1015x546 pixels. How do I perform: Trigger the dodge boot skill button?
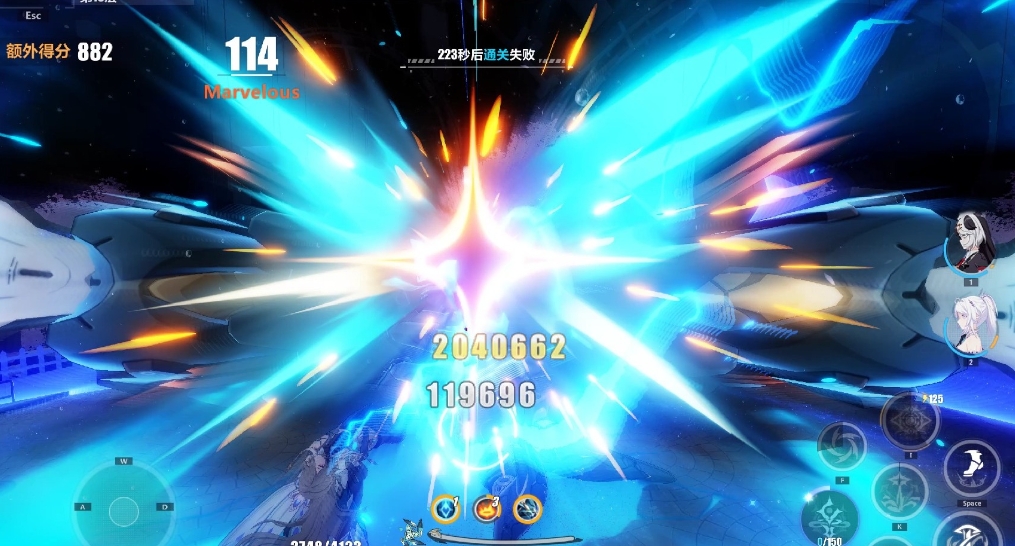[971, 468]
